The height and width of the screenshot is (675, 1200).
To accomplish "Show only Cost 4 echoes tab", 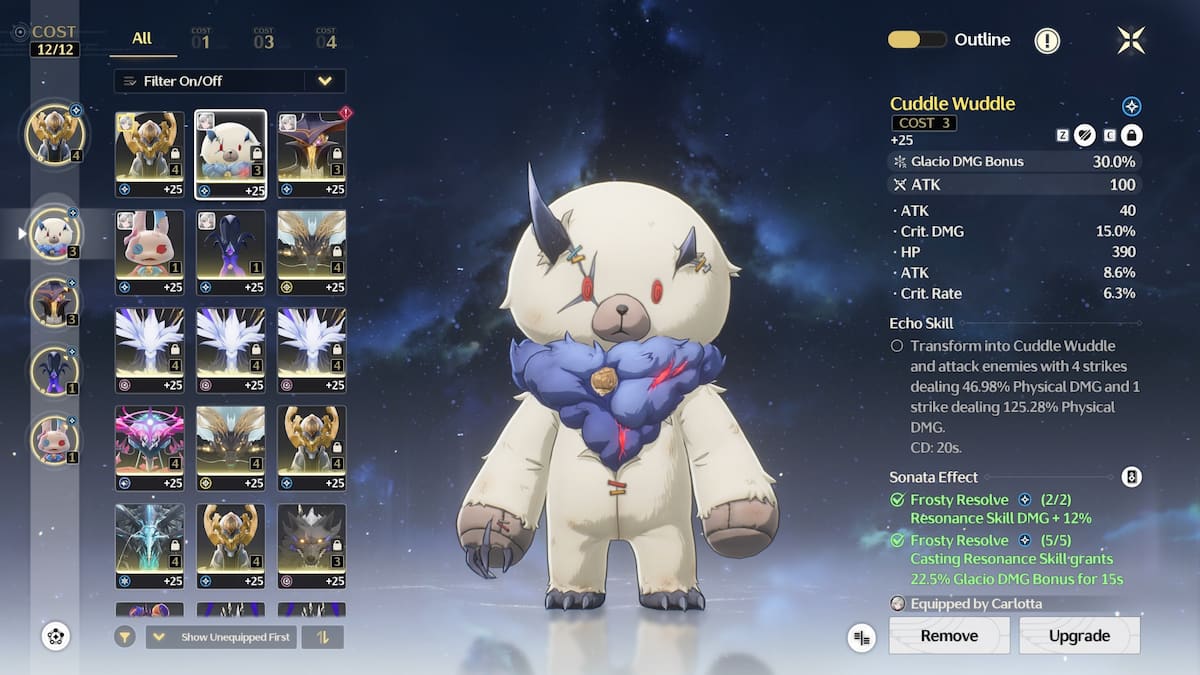I will pyautogui.click(x=326, y=39).
